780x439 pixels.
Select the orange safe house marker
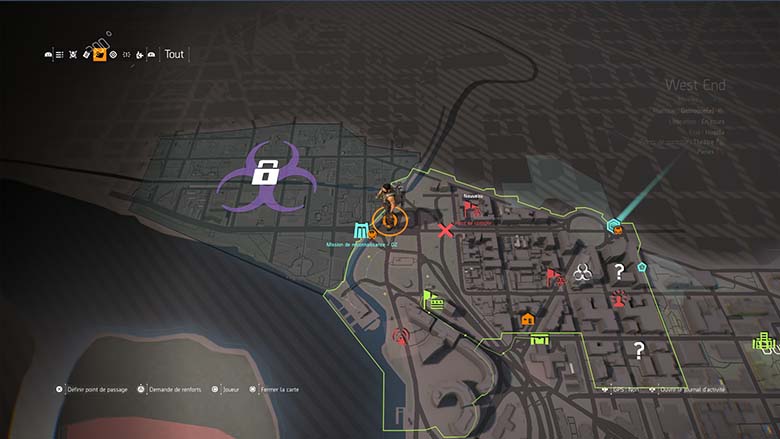point(527,319)
